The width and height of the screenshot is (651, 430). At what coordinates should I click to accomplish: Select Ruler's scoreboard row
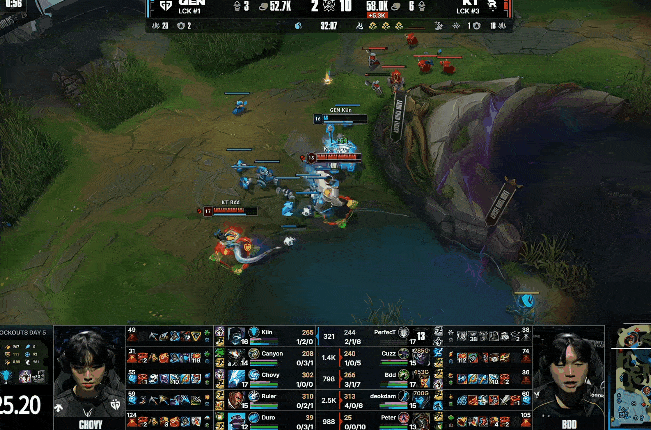(x=270, y=397)
